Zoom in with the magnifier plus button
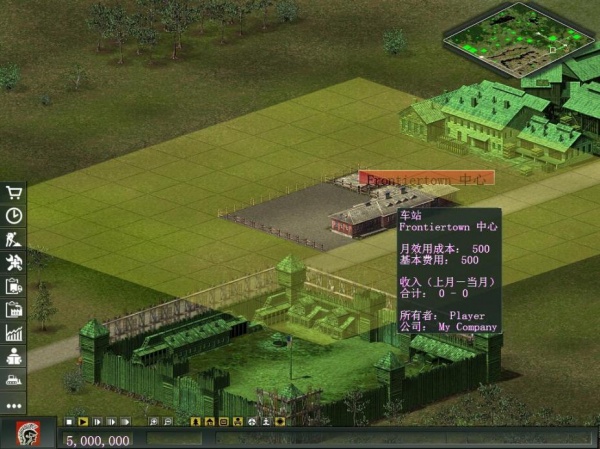The height and width of the screenshot is (449, 600). pyautogui.click(x=152, y=422)
